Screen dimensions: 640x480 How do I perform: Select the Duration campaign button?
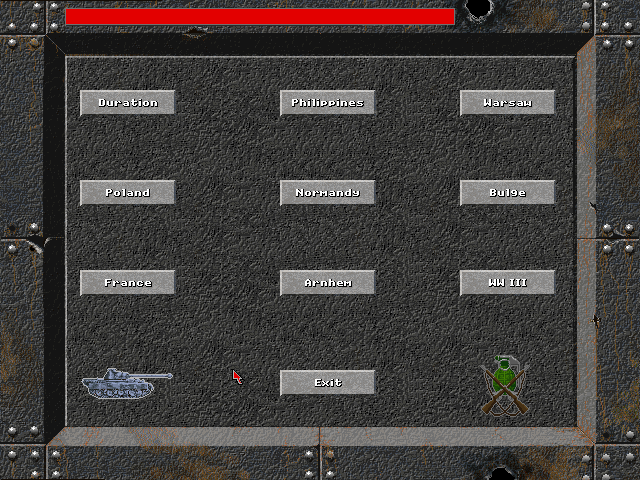point(127,102)
